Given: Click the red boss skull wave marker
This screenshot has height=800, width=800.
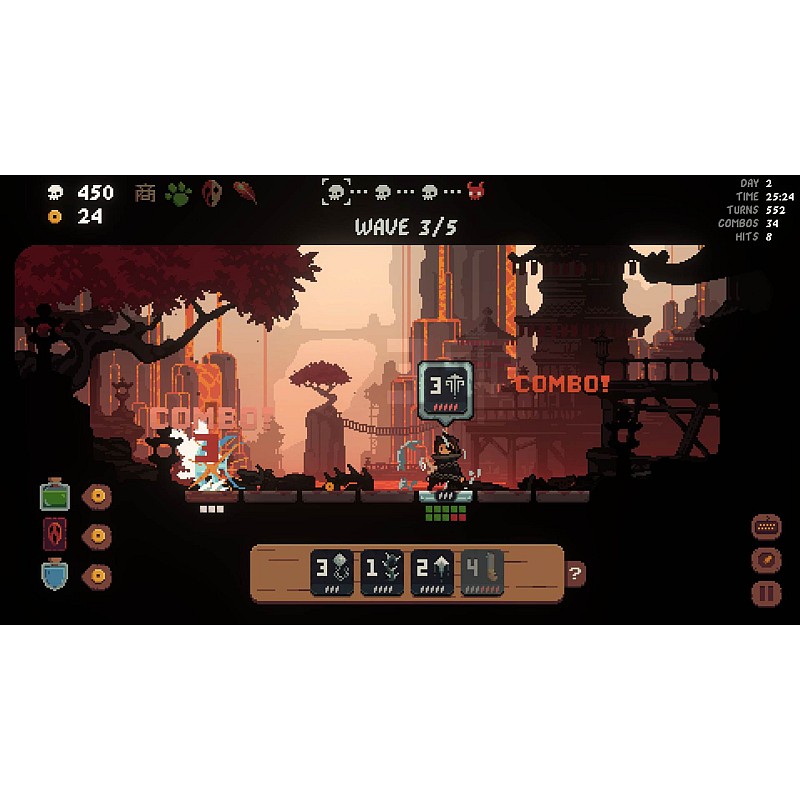Looking at the screenshot, I should click(x=476, y=191).
